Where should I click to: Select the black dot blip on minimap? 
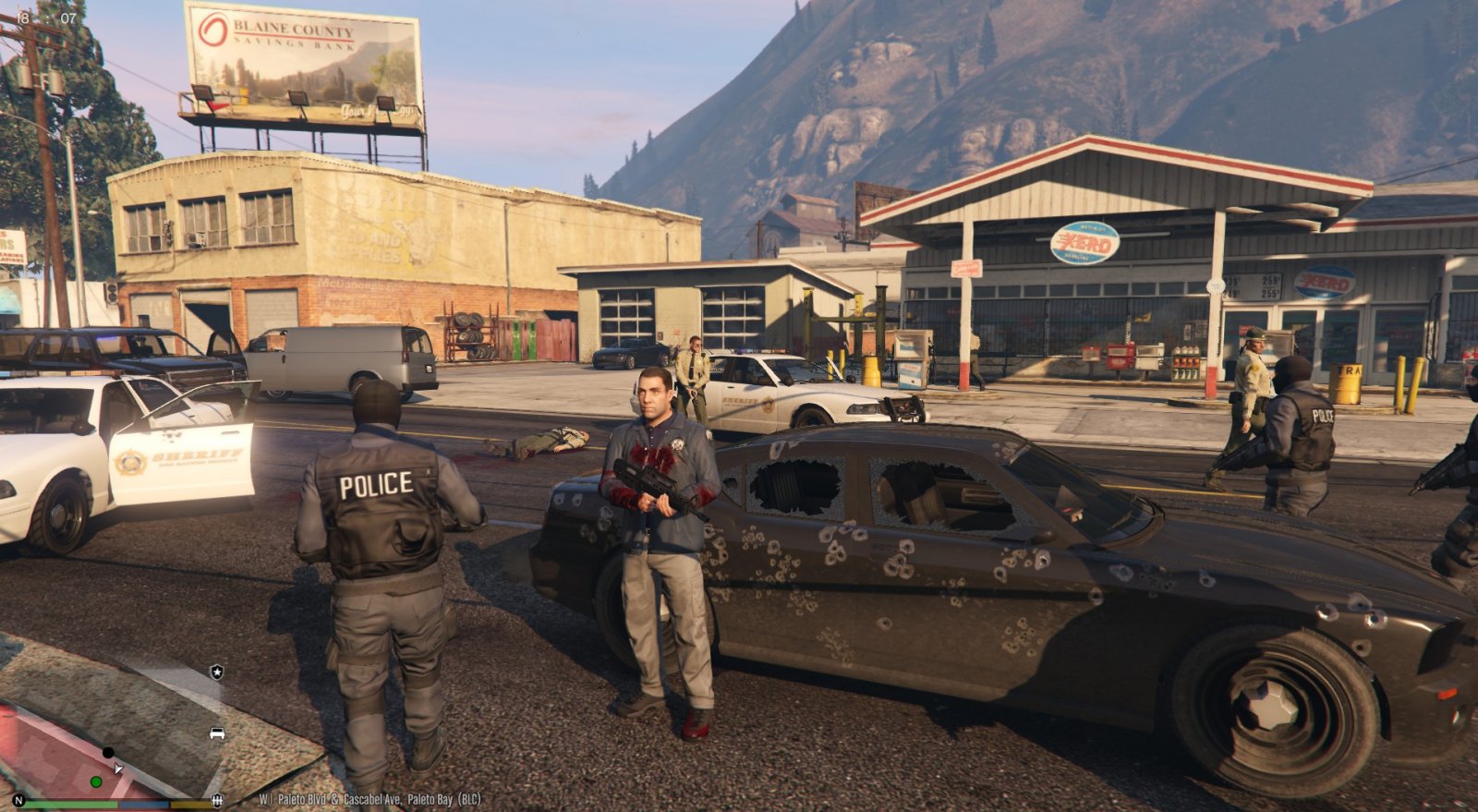[108, 753]
